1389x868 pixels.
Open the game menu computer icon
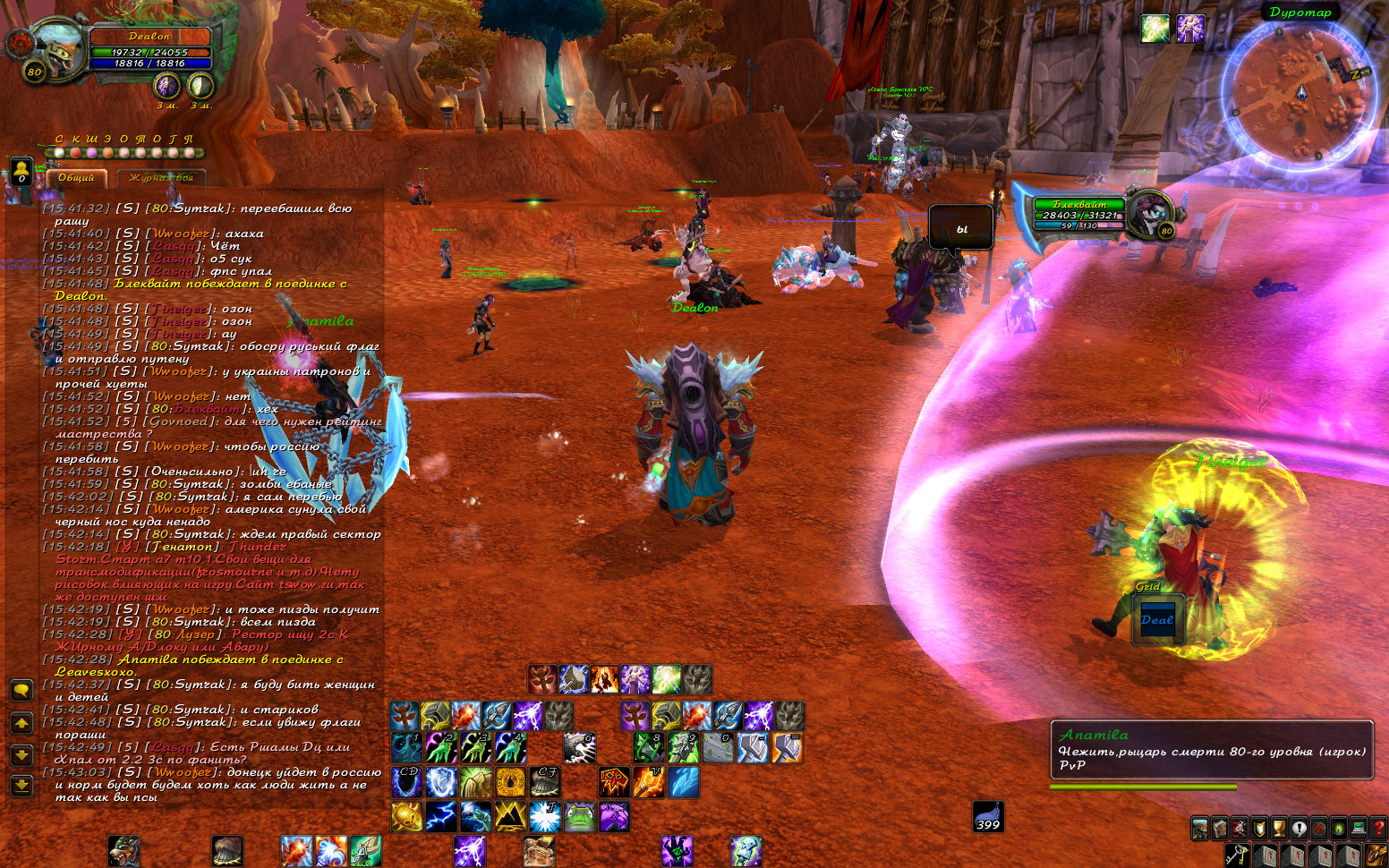coord(1359,828)
